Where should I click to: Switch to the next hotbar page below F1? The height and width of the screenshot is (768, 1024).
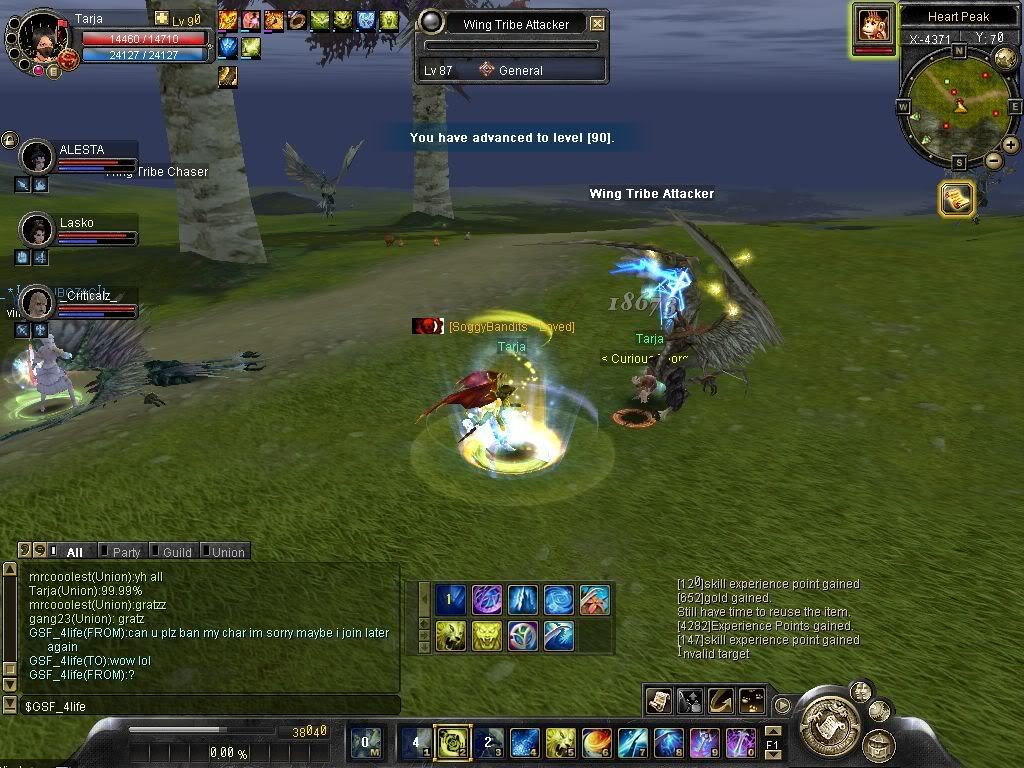pos(772,754)
